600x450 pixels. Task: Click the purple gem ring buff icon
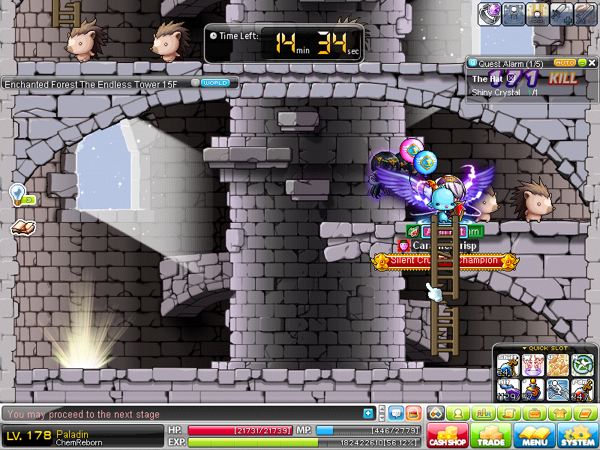tap(492, 11)
